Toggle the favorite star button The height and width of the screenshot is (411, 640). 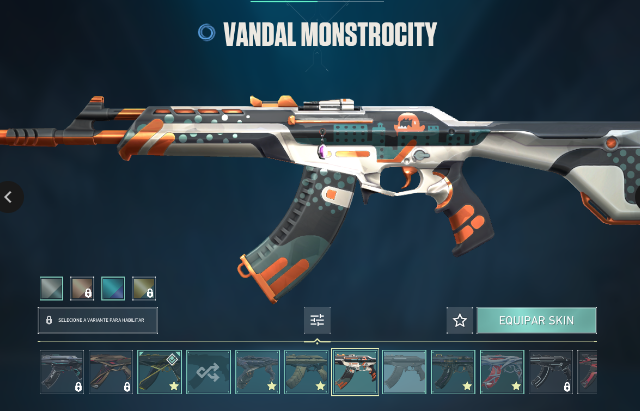[460, 320]
